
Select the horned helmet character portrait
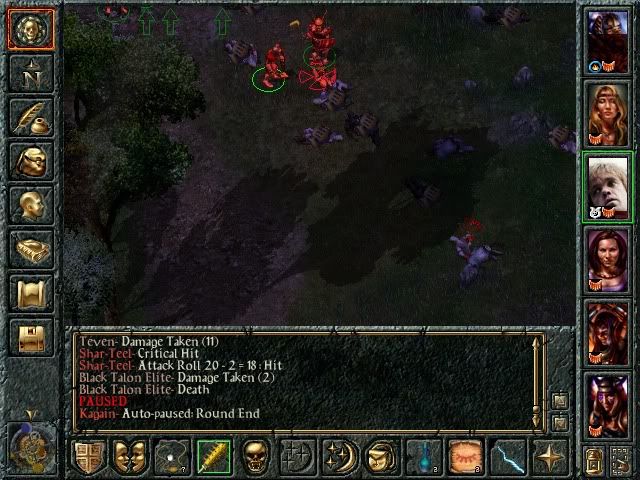(607, 404)
